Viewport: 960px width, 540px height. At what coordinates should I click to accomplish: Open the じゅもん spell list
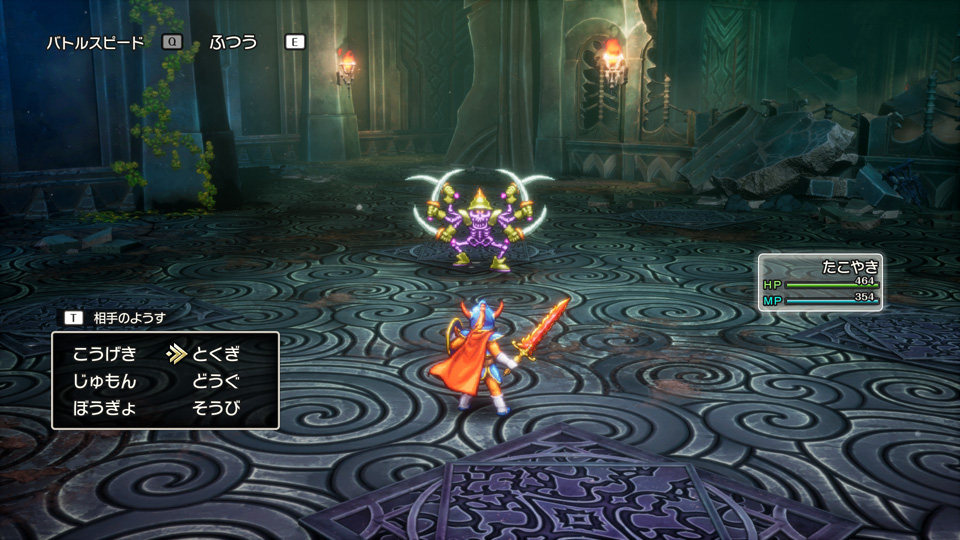tap(105, 381)
